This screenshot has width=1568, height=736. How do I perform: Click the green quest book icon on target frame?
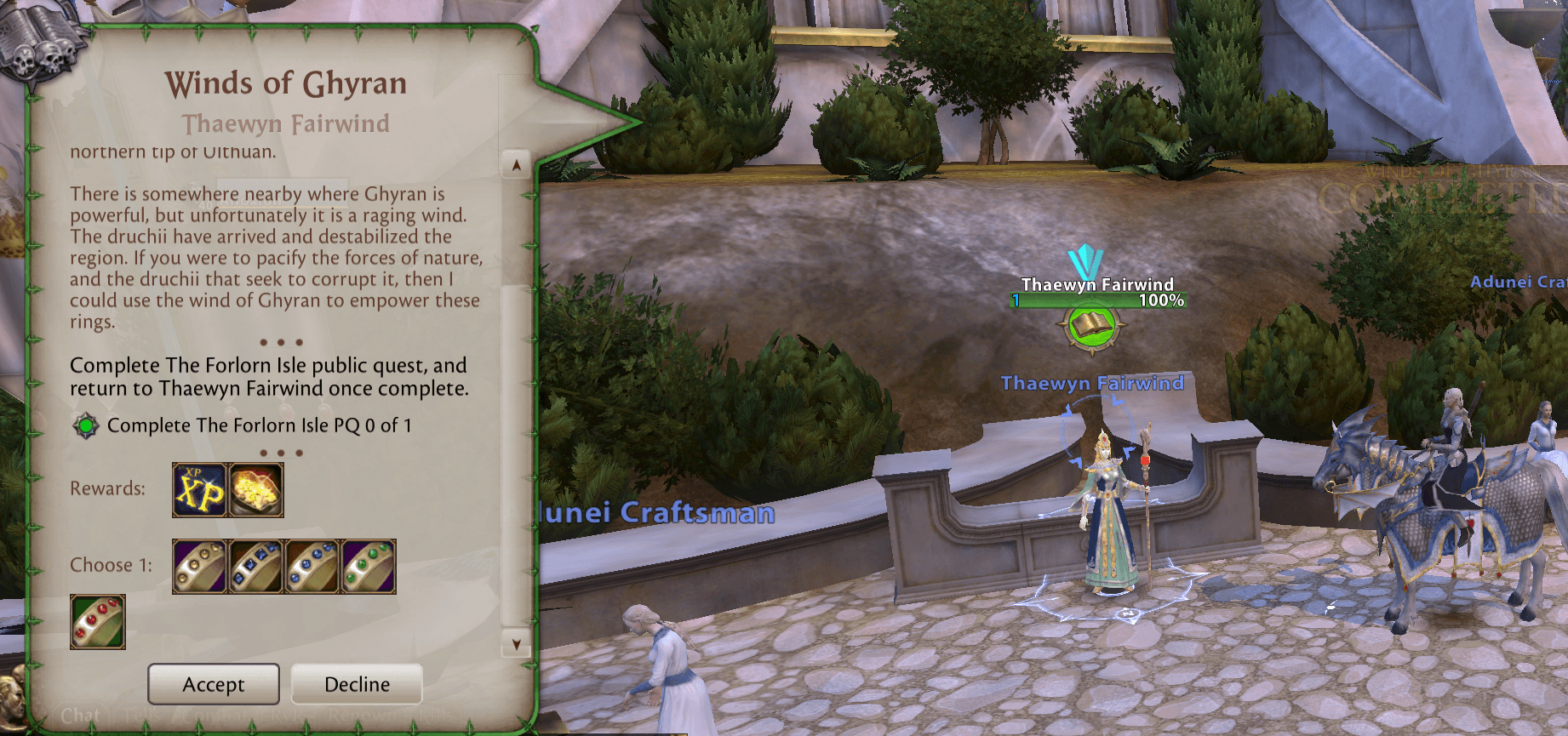(1092, 326)
